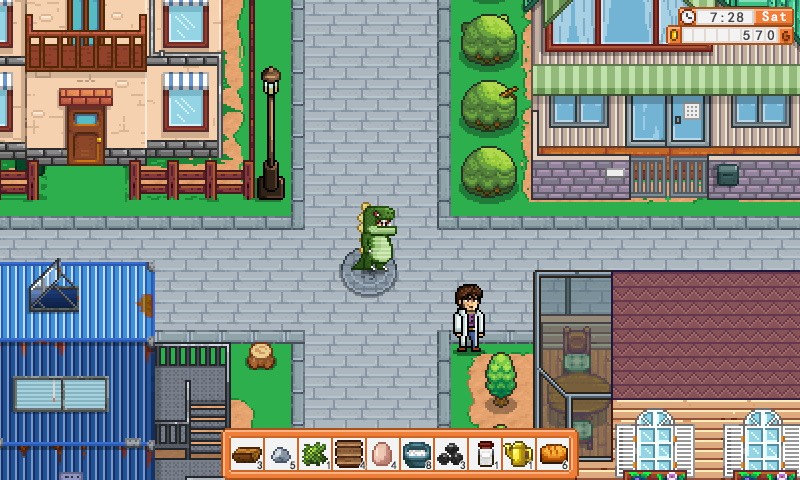Choose the green leafy herb slot
The image size is (800, 480).
(x=315, y=454)
